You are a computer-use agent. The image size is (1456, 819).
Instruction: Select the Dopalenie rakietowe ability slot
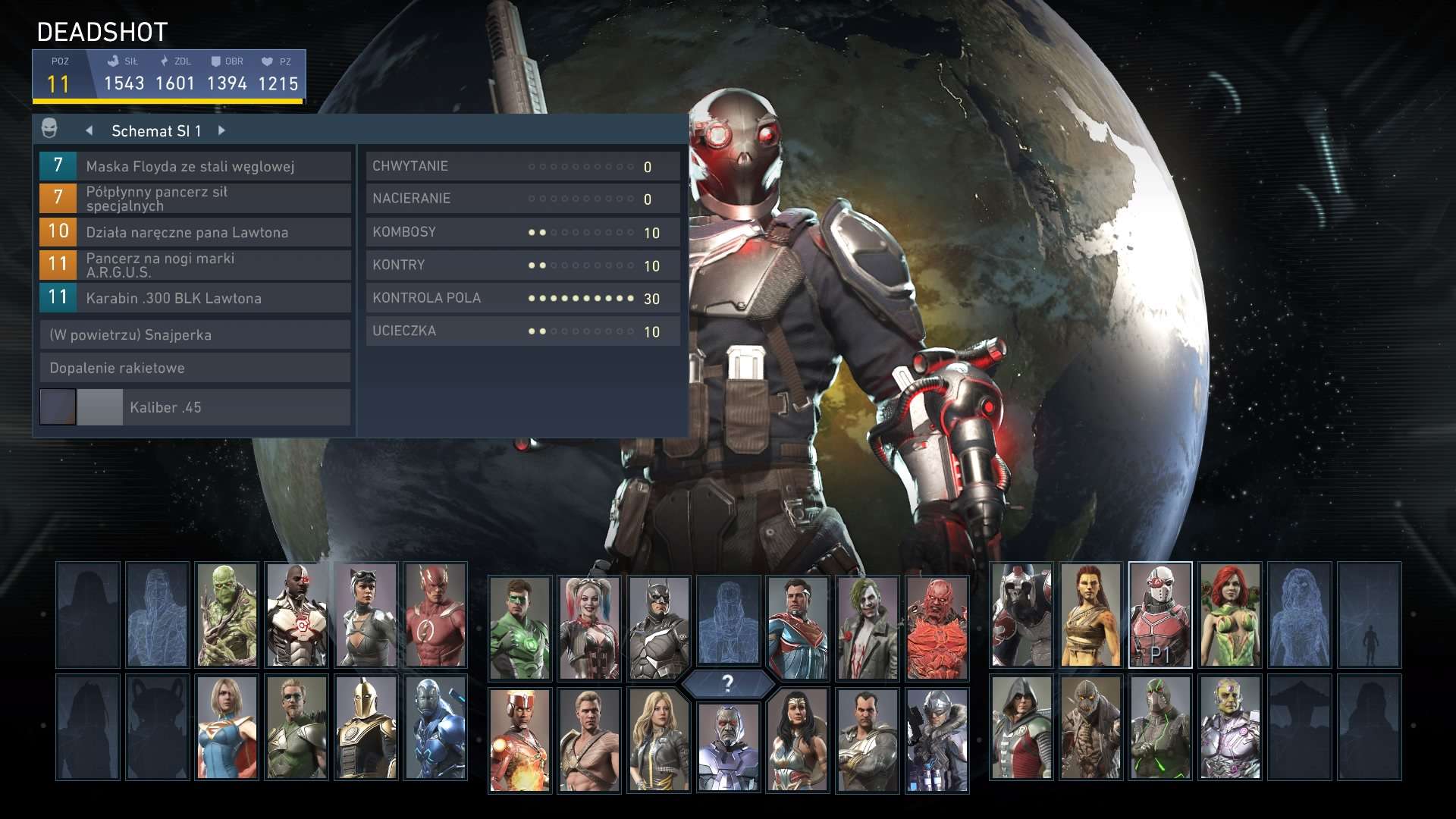pos(193,368)
